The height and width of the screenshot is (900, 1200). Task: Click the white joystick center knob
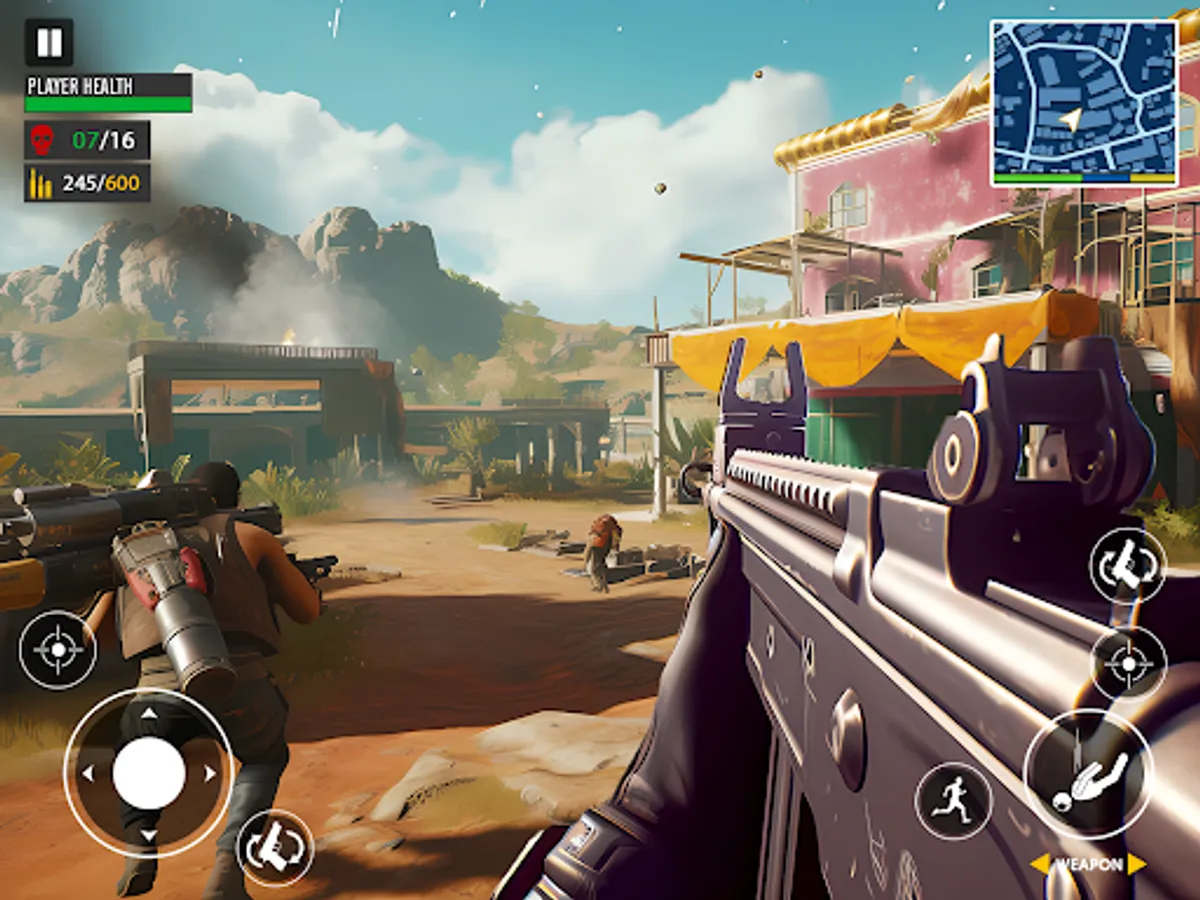click(148, 773)
